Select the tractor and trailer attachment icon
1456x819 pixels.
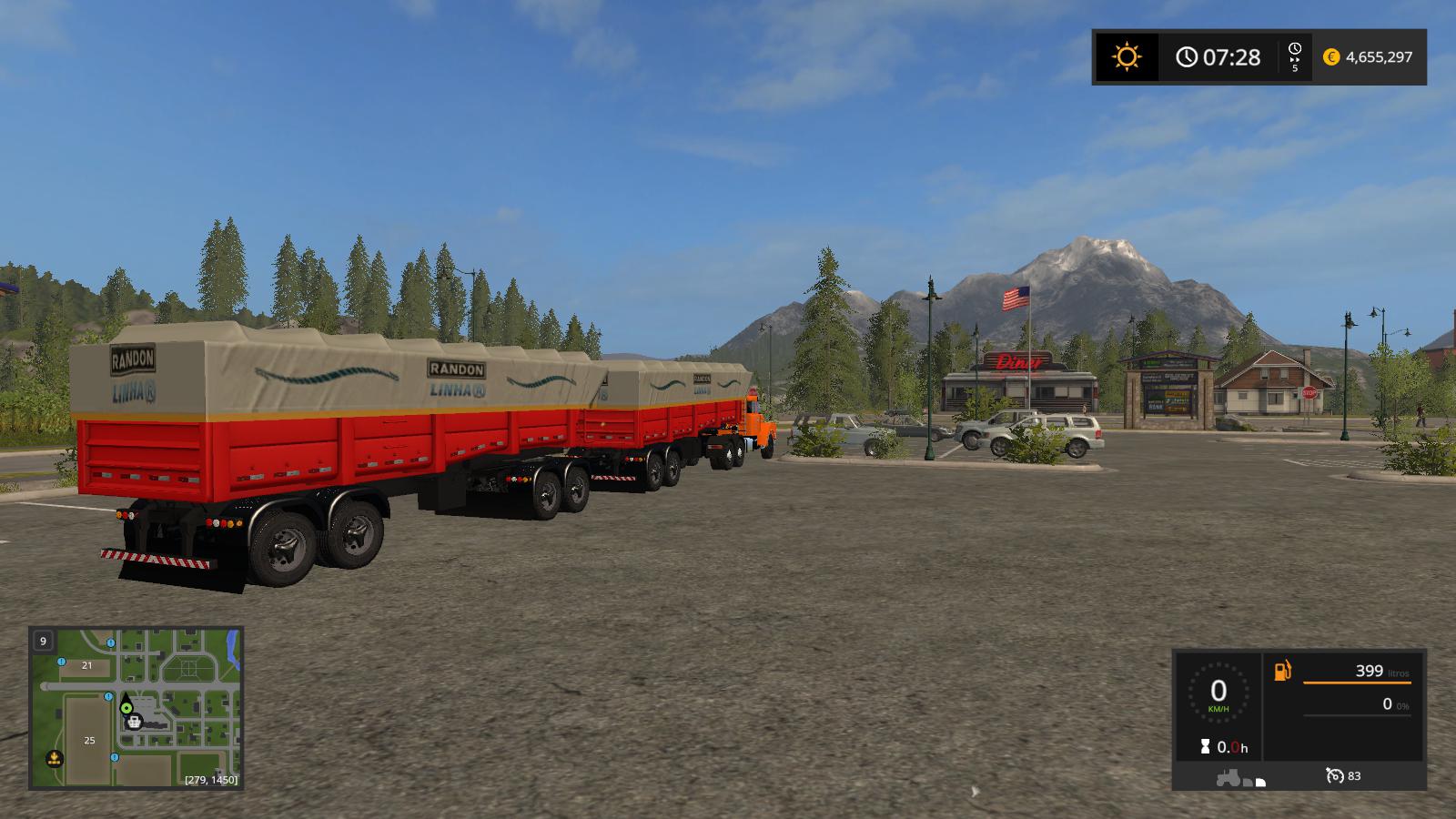(x=1240, y=778)
